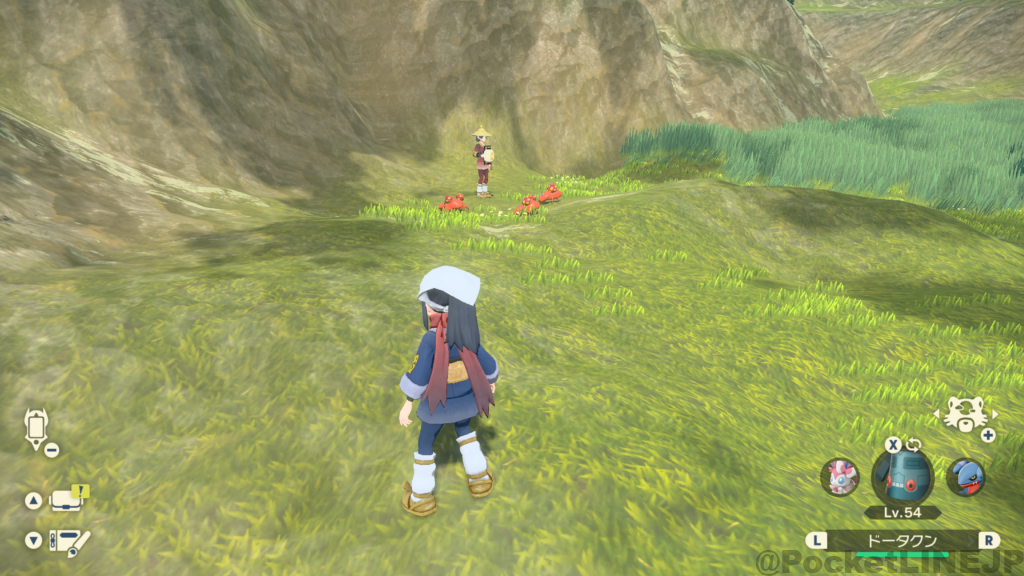Choose the Garchomp party portrait

tap(964, 476)
